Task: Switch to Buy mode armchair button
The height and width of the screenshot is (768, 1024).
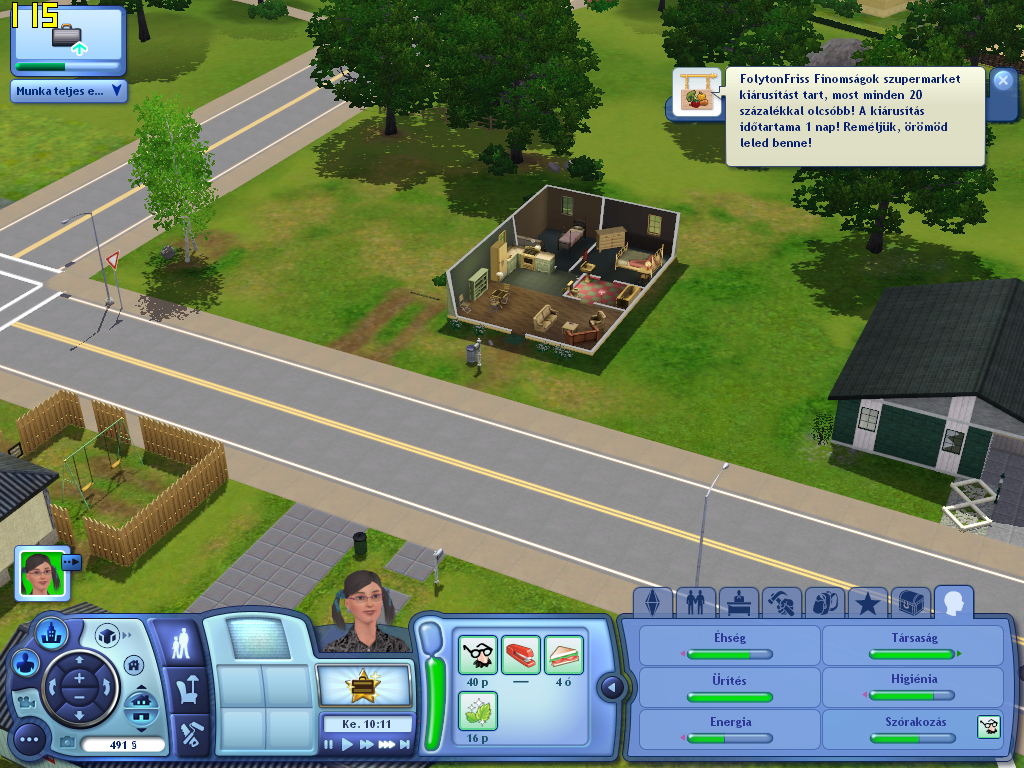Action: coord(186,690)
